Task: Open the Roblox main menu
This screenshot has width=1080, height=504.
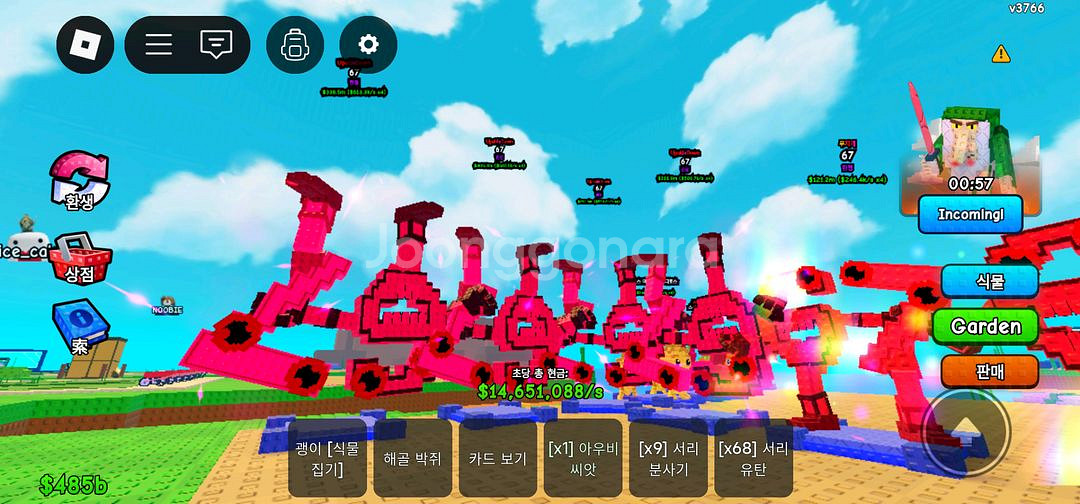Action: pos(85,45)
